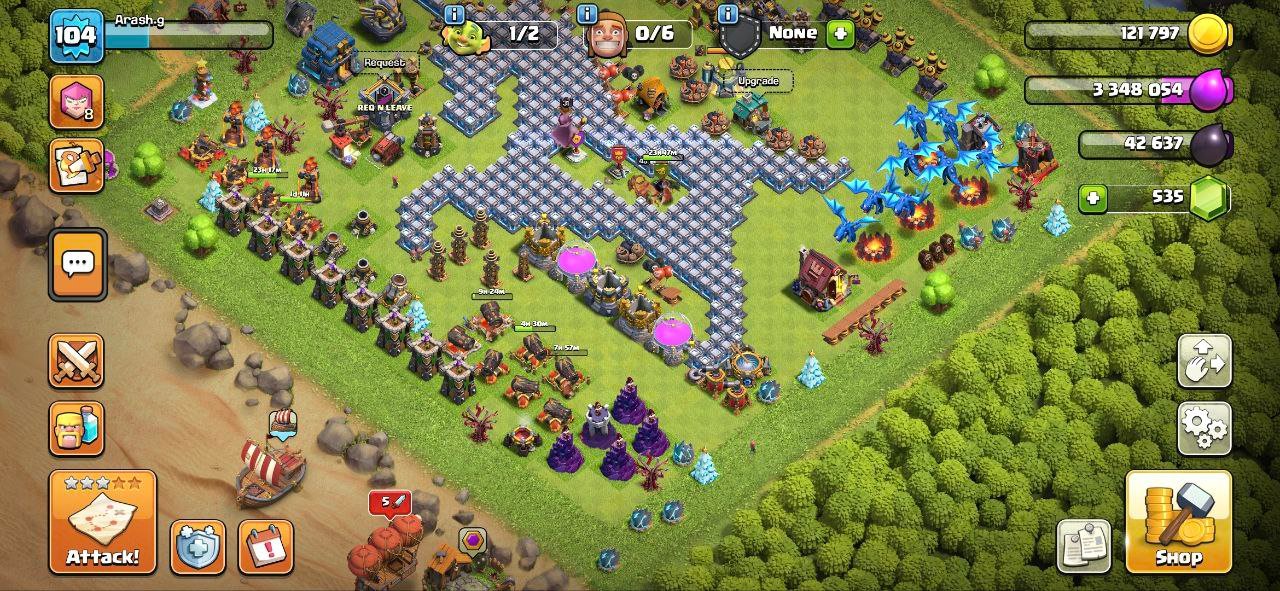The height and width of the screenshot is (591, 1280).
Task: Open the crossed swords clan war button
Action: [76, 360]
